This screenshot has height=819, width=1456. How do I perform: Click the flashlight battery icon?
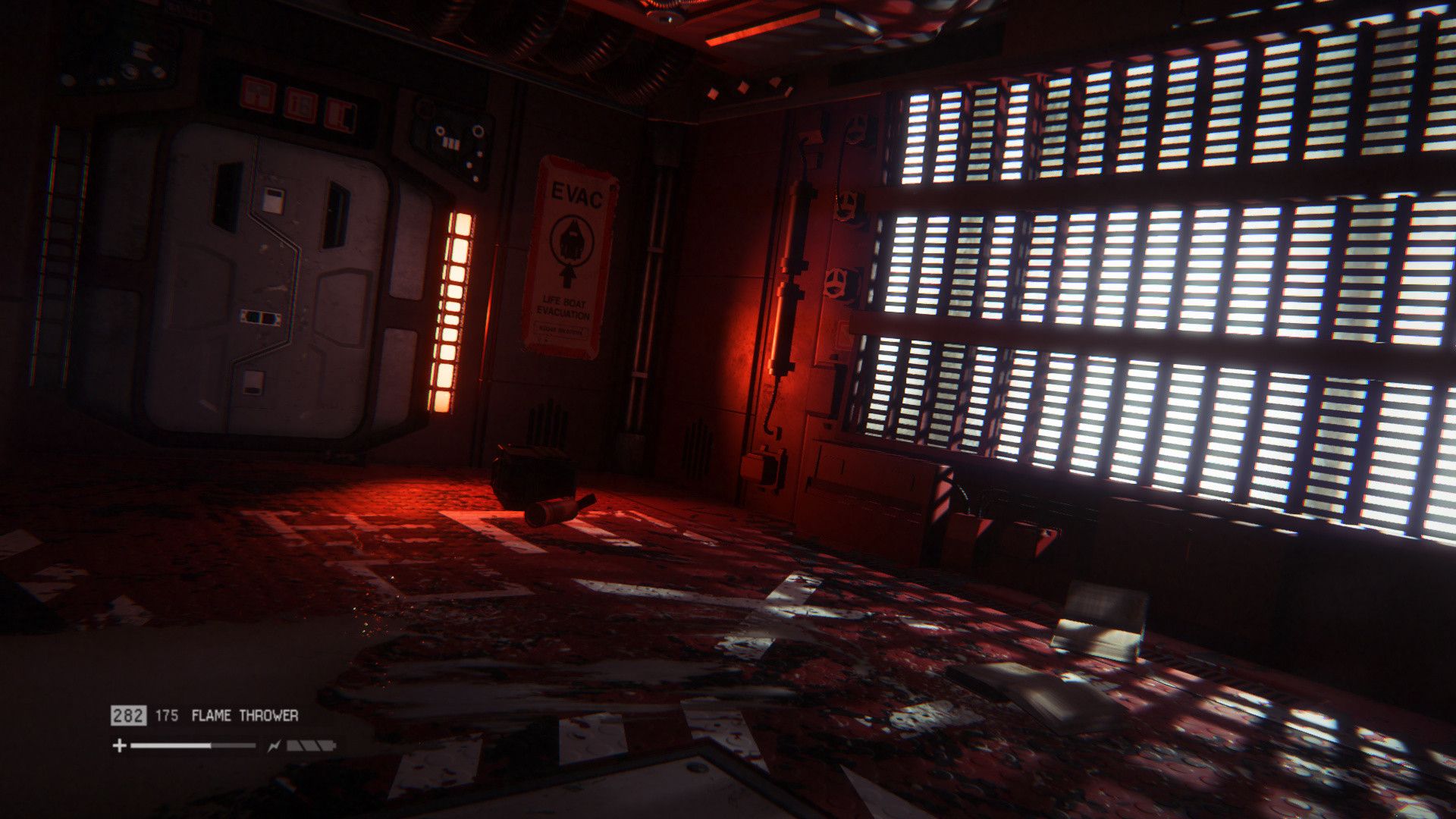coord(310,746)
